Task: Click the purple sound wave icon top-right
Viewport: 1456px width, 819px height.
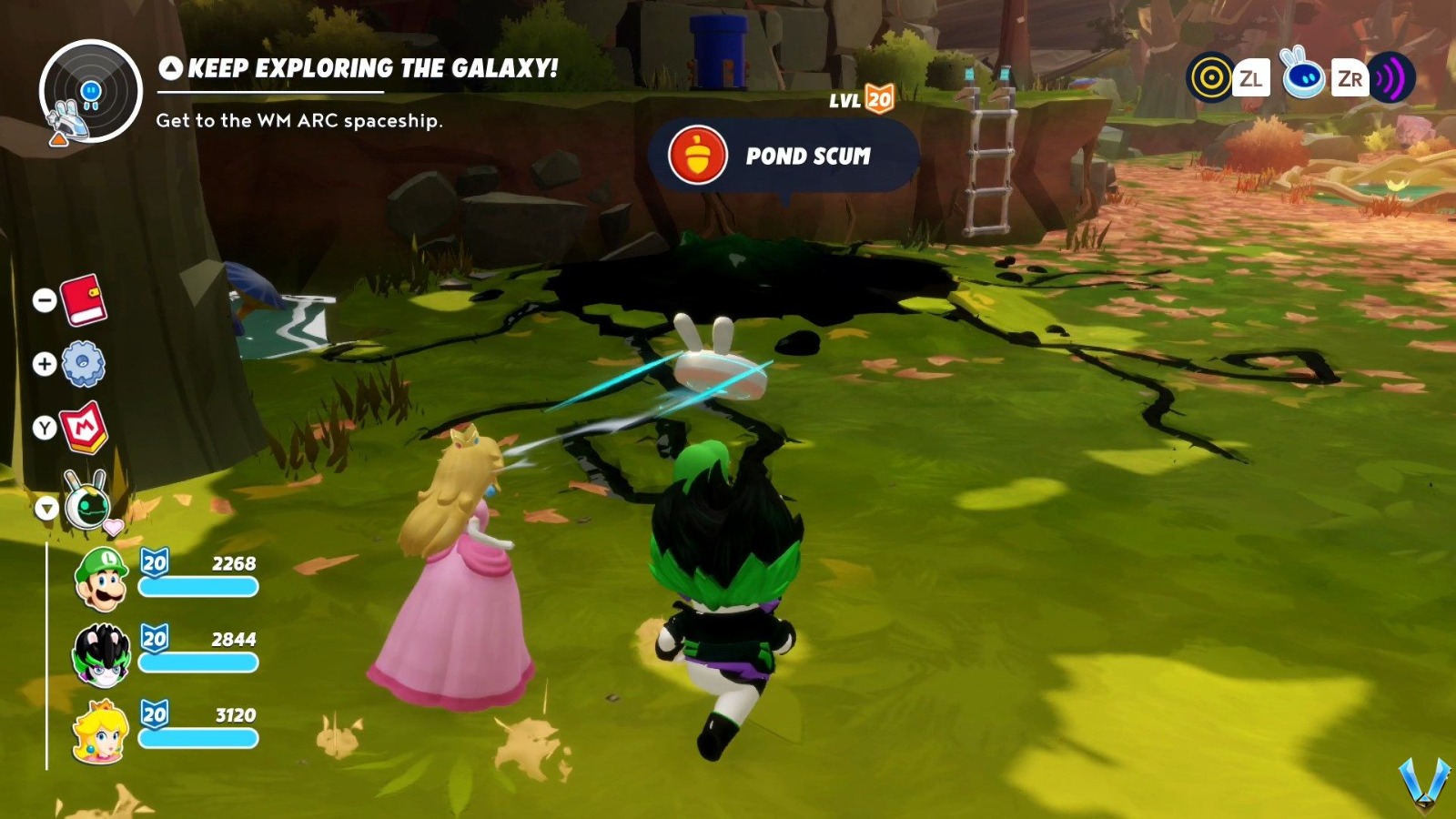Action: pyautogui.click(x=1390, y=79)
